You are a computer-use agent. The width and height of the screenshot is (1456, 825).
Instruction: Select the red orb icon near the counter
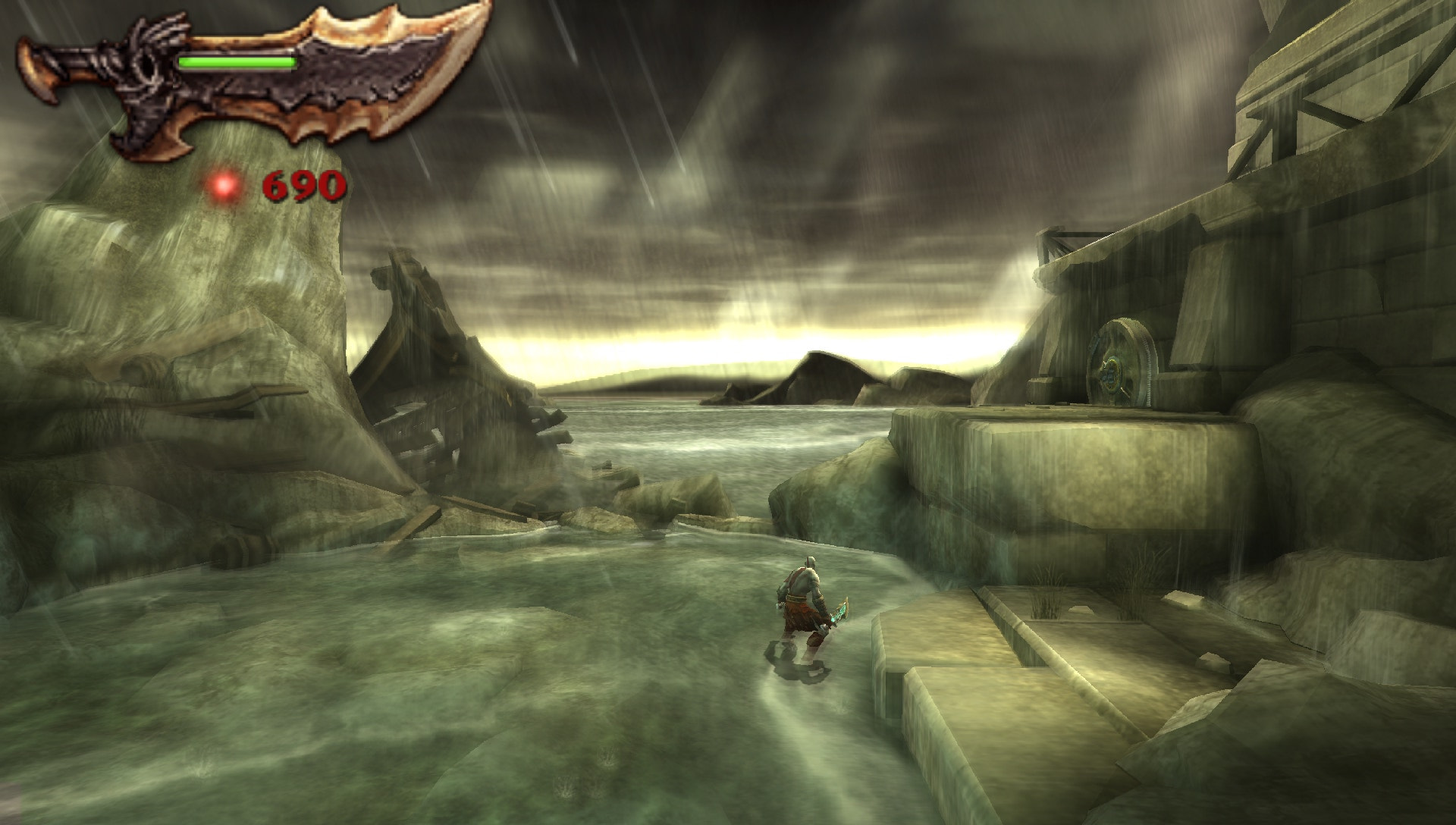click(x=224, y=184)
